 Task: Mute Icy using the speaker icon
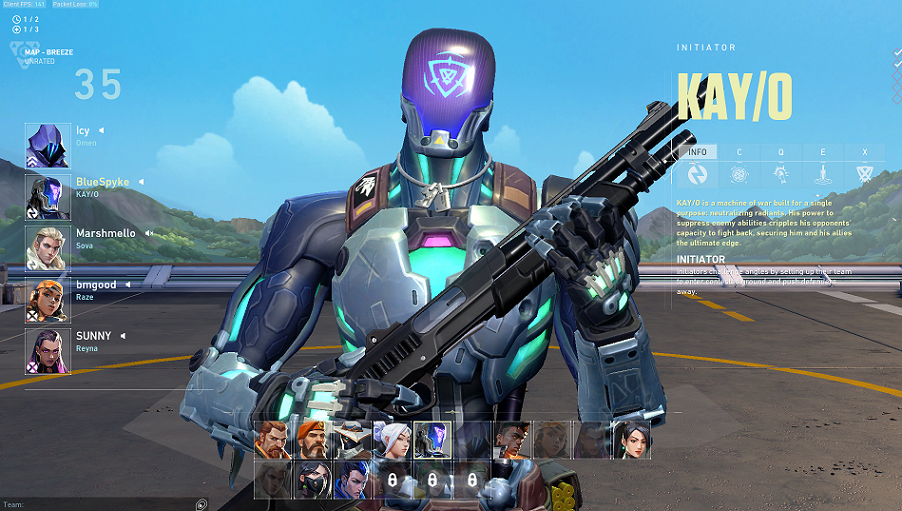click(101, 131)
